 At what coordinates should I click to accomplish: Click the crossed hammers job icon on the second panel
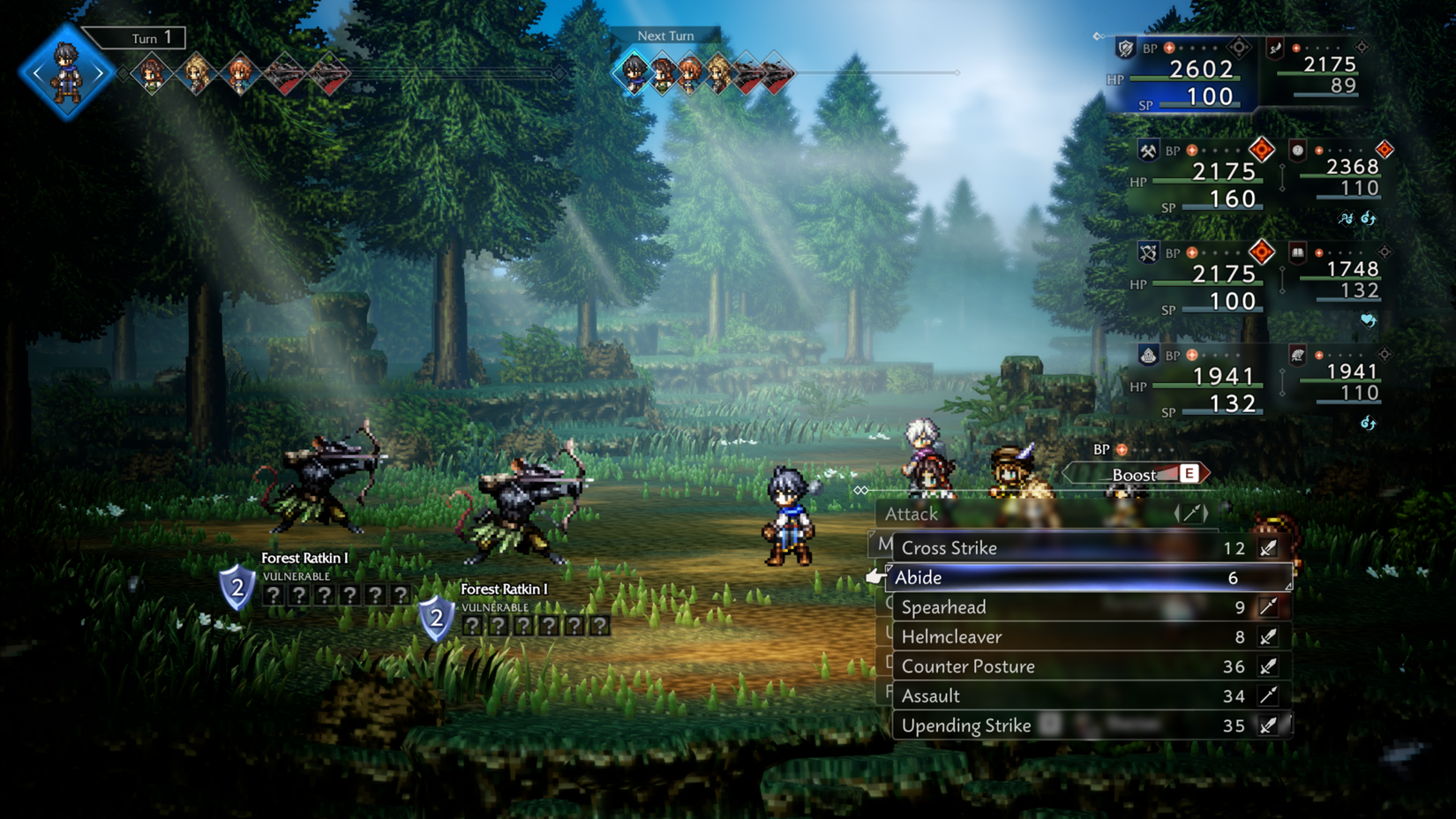[1148, 150]
